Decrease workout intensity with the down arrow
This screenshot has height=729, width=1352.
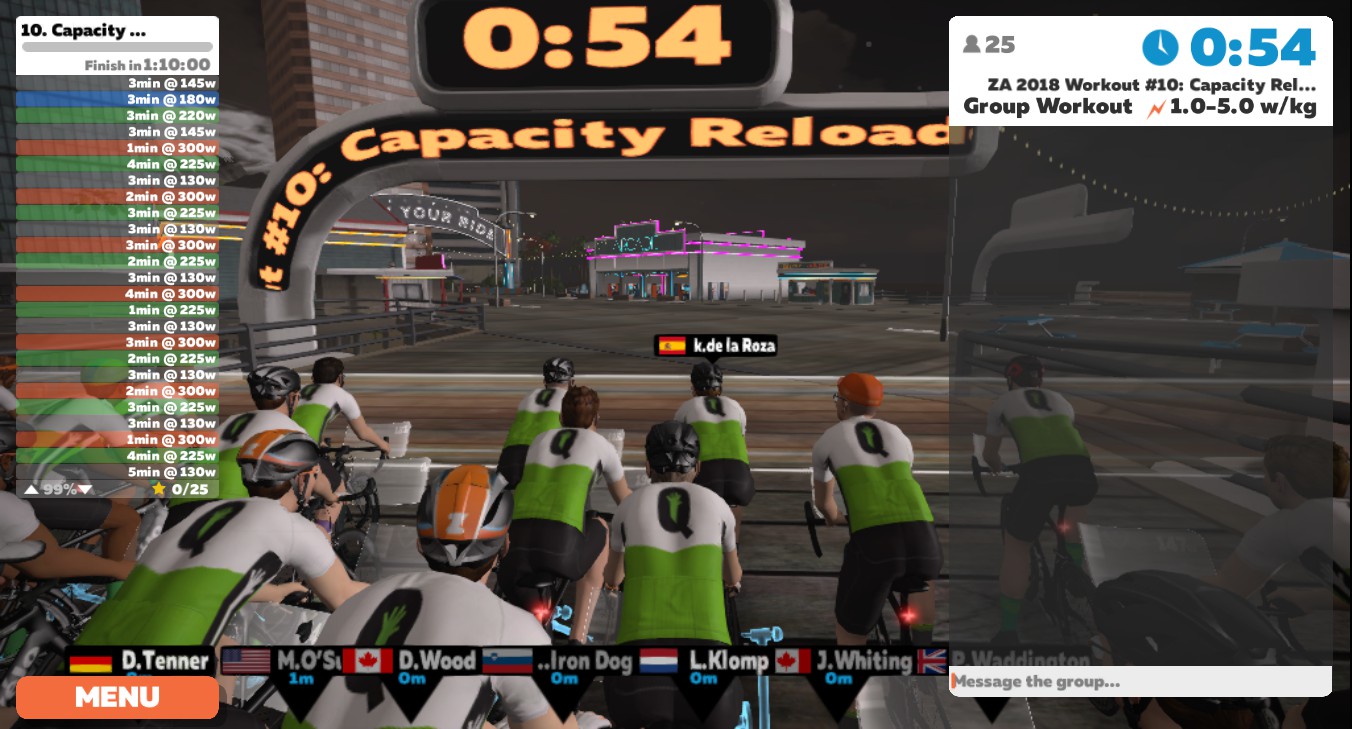pos(85,489)
